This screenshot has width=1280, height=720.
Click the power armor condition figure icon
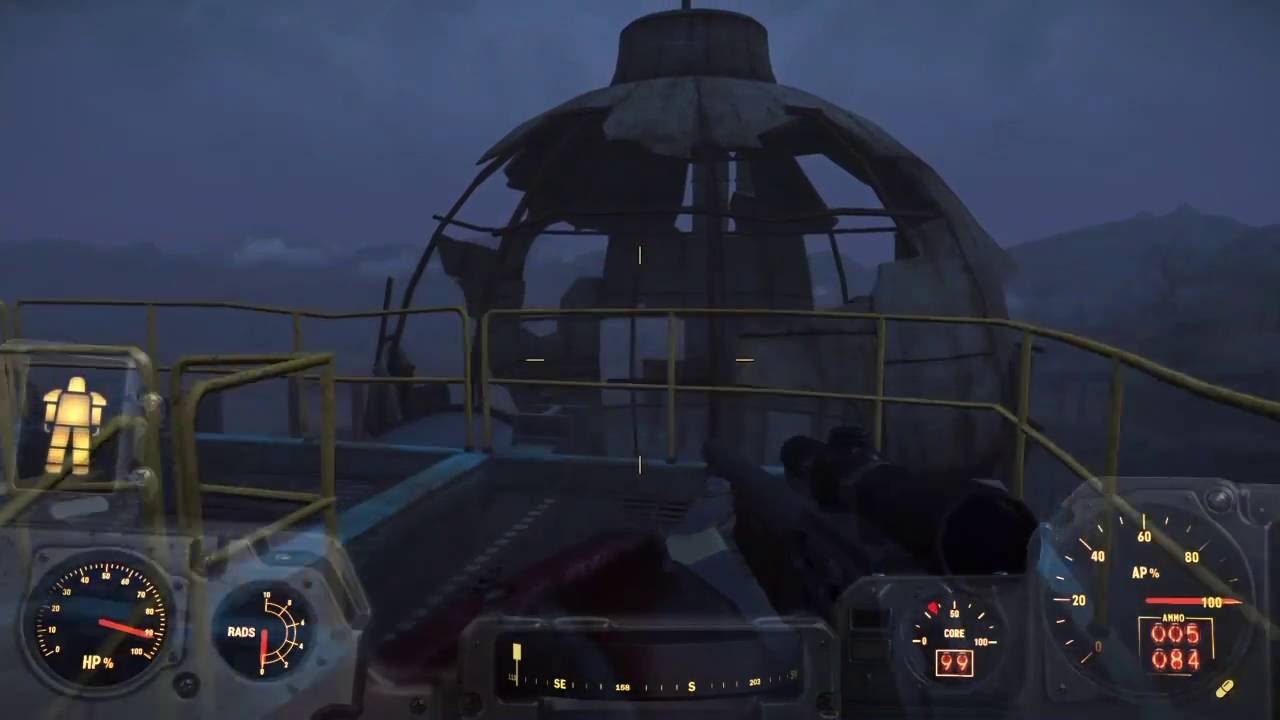(x=74, y=424)
